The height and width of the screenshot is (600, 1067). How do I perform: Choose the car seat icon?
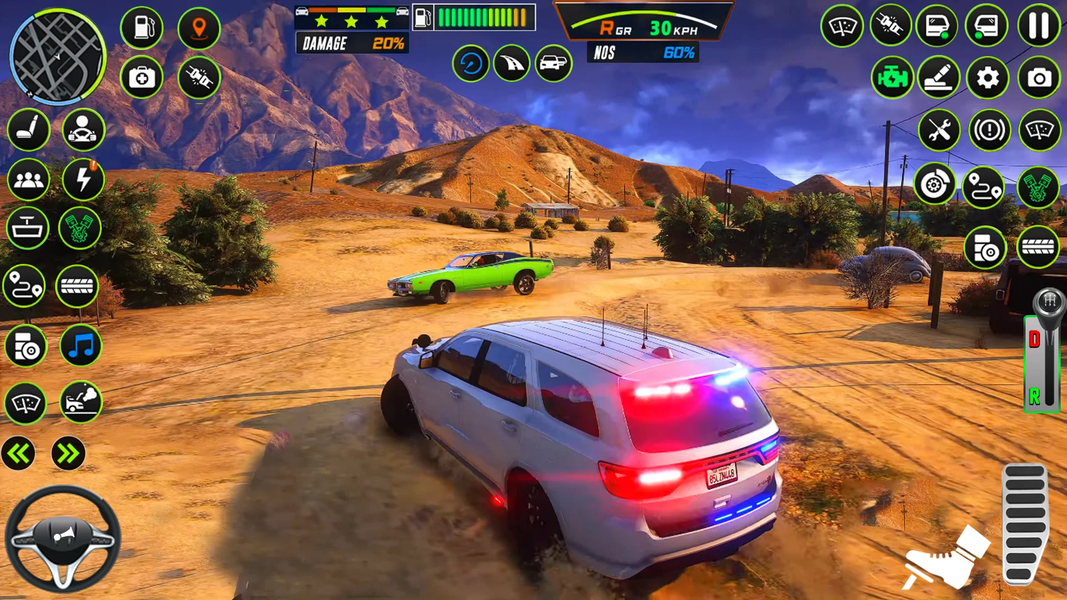tap(28, 130)
